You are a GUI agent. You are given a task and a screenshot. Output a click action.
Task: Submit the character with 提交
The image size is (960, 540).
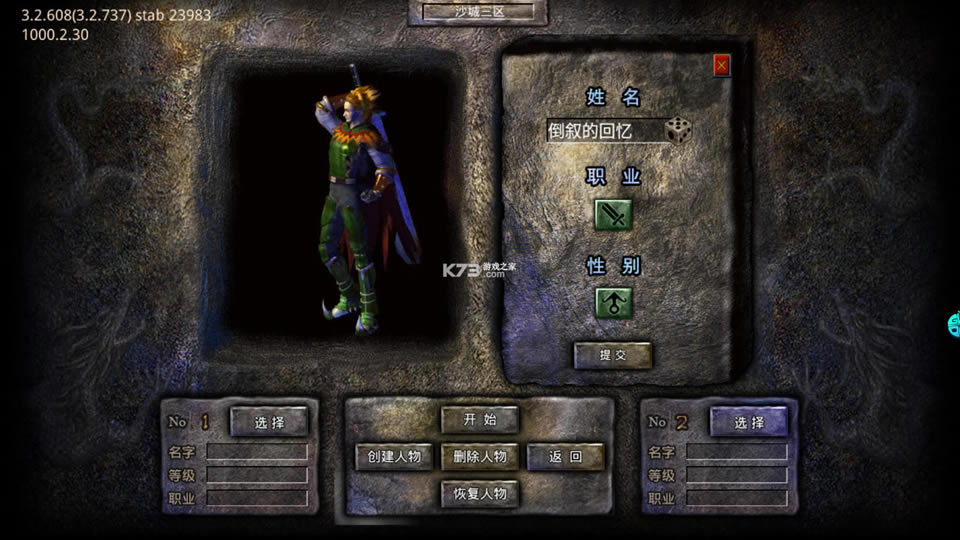click(x=612, y=355)
